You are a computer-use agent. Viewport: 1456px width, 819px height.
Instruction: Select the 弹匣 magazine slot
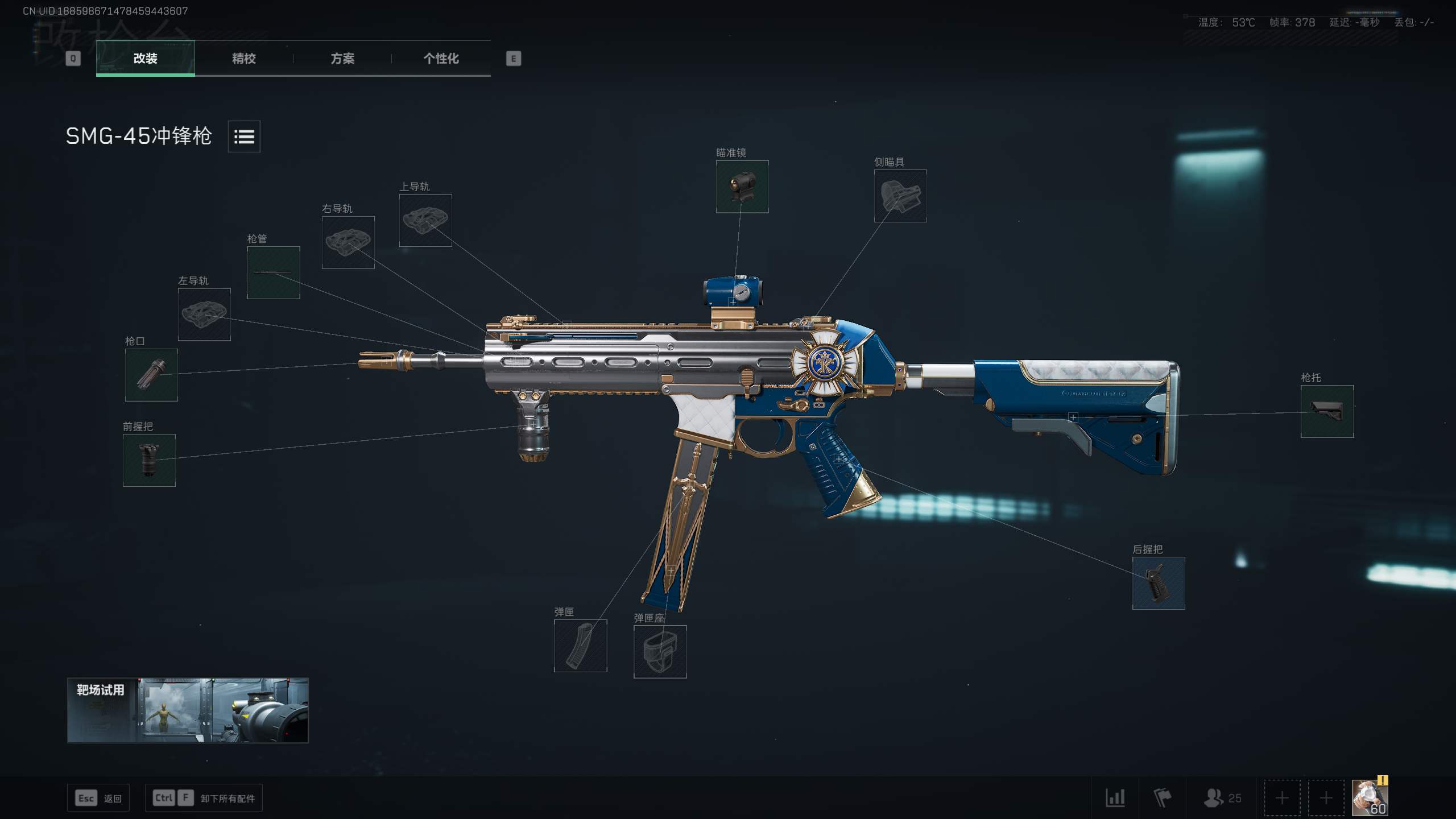[x=580, y=646]
